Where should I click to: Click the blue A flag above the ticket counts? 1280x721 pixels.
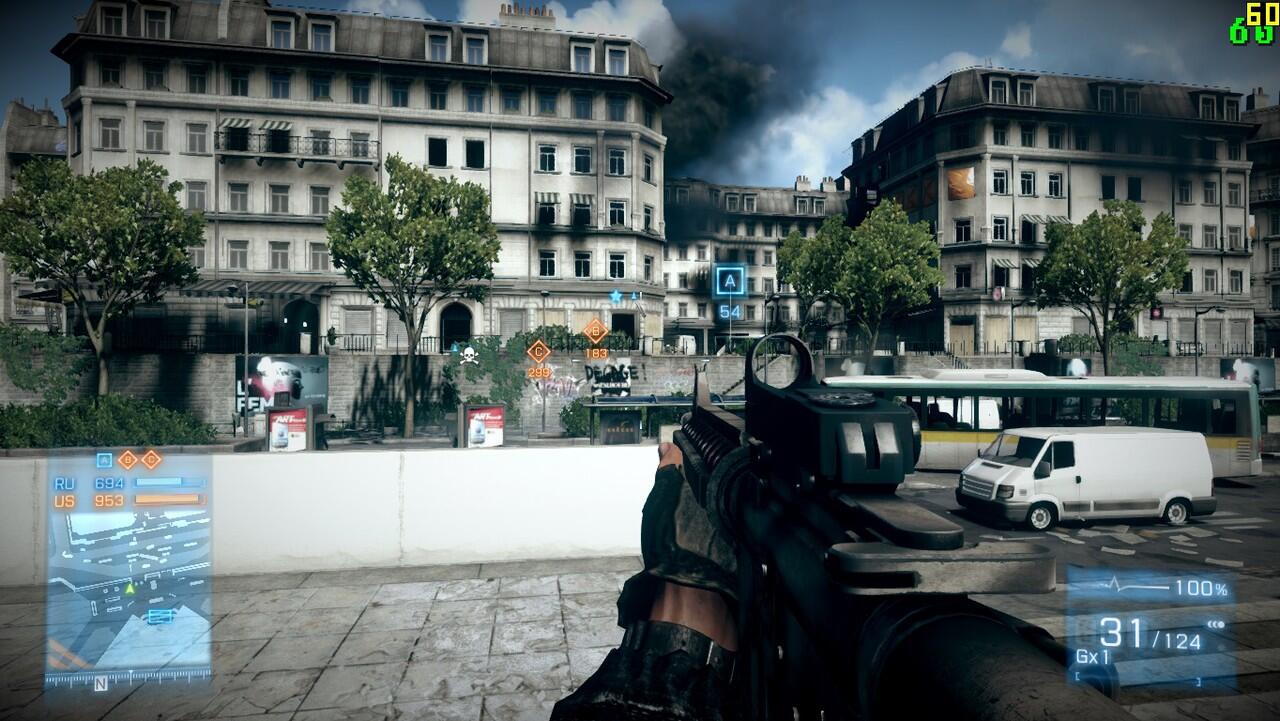point(104,460)
